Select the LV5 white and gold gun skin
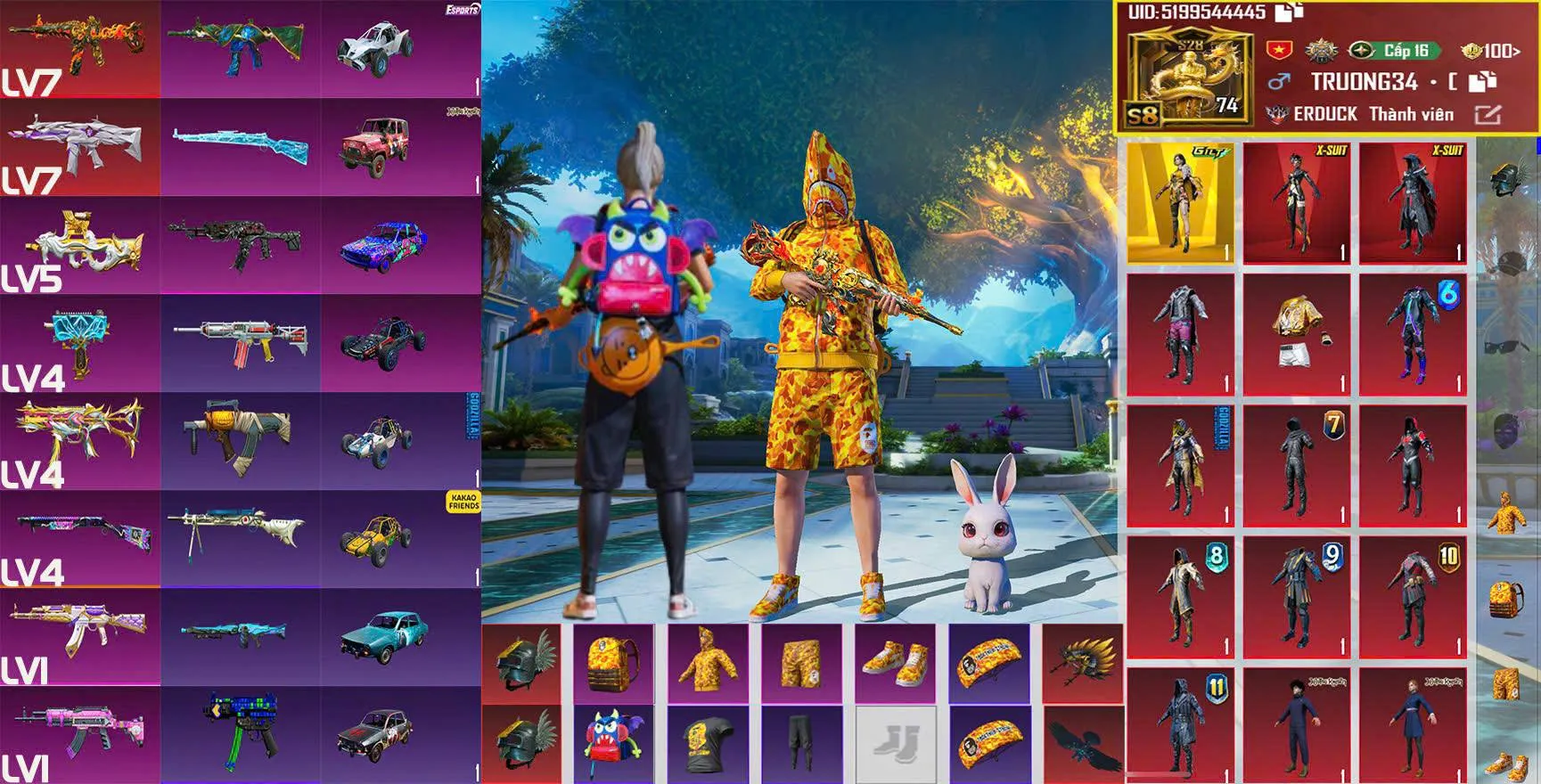The width and height of the screenshot is (1541, 784). point(80,245)
